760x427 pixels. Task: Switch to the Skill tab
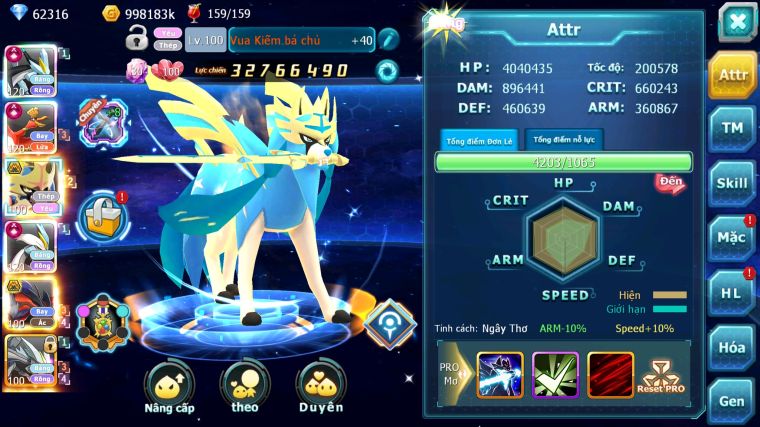point(732,183)
